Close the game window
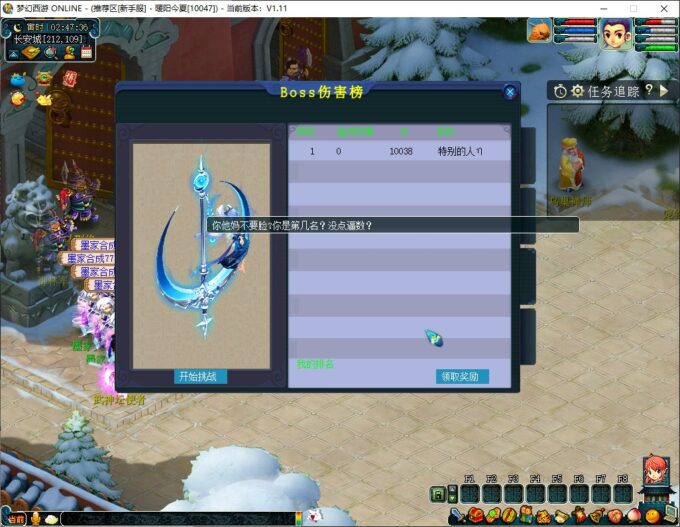680x527 pixels. click(x=662, y=8)
